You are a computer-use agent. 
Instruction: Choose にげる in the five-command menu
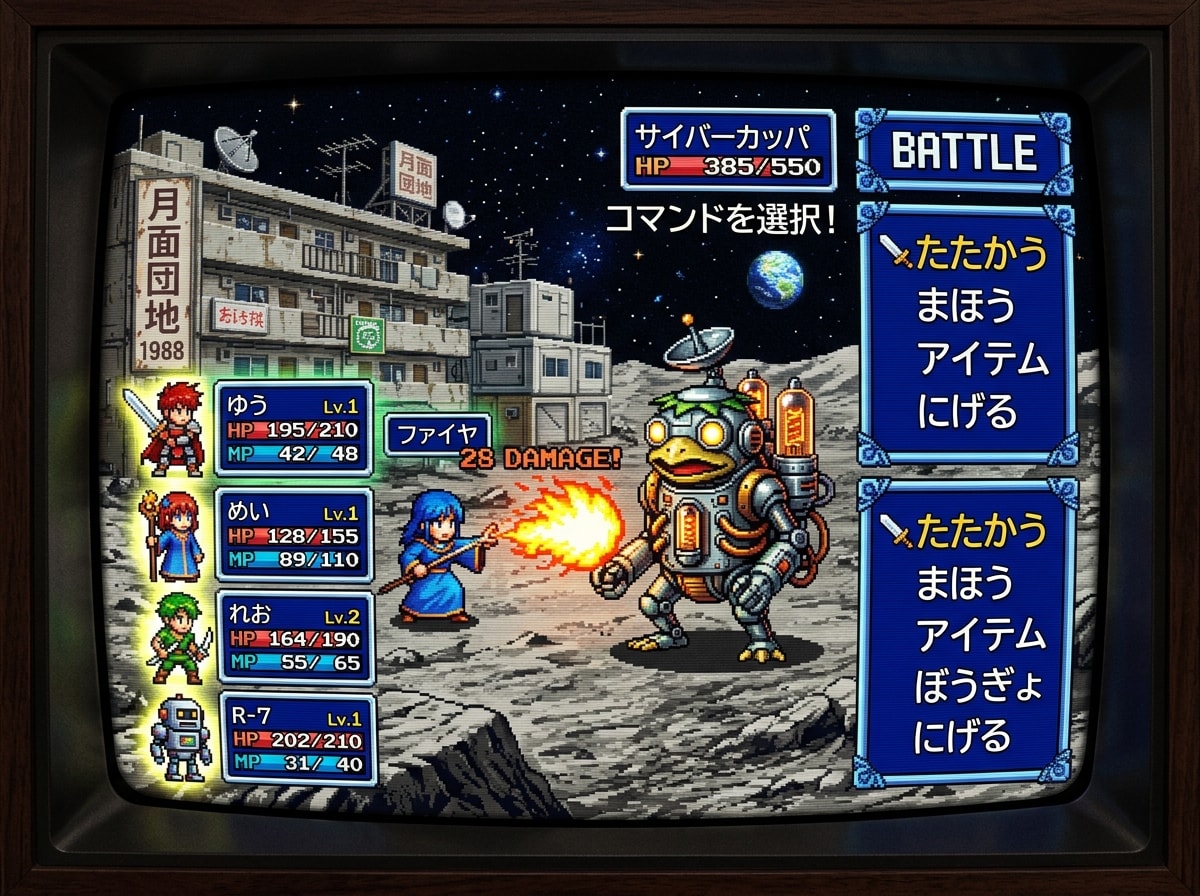pos(962,739)
